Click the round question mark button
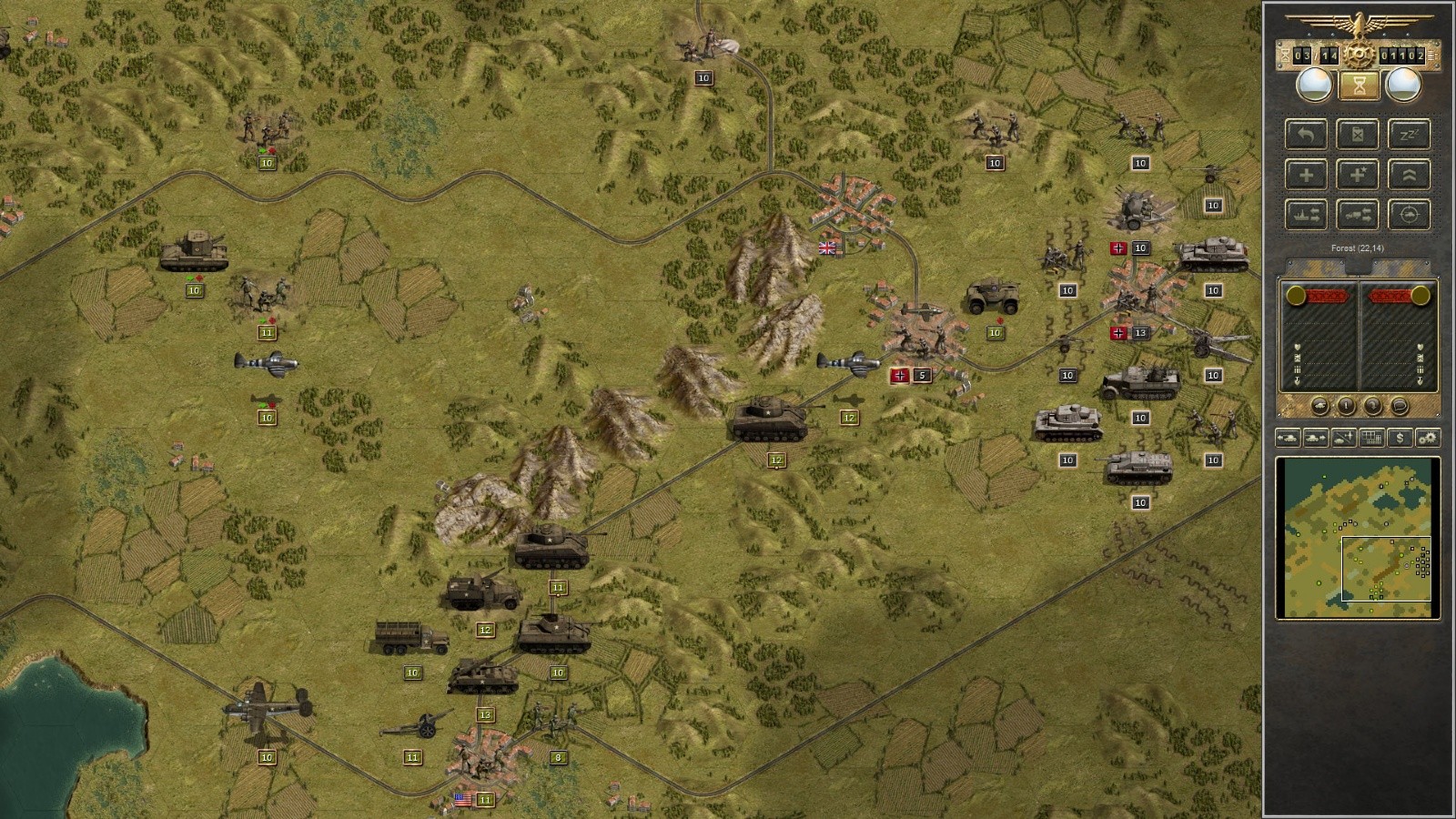This screenshot has height=819, width=1456. click(x=1373, y=406)
